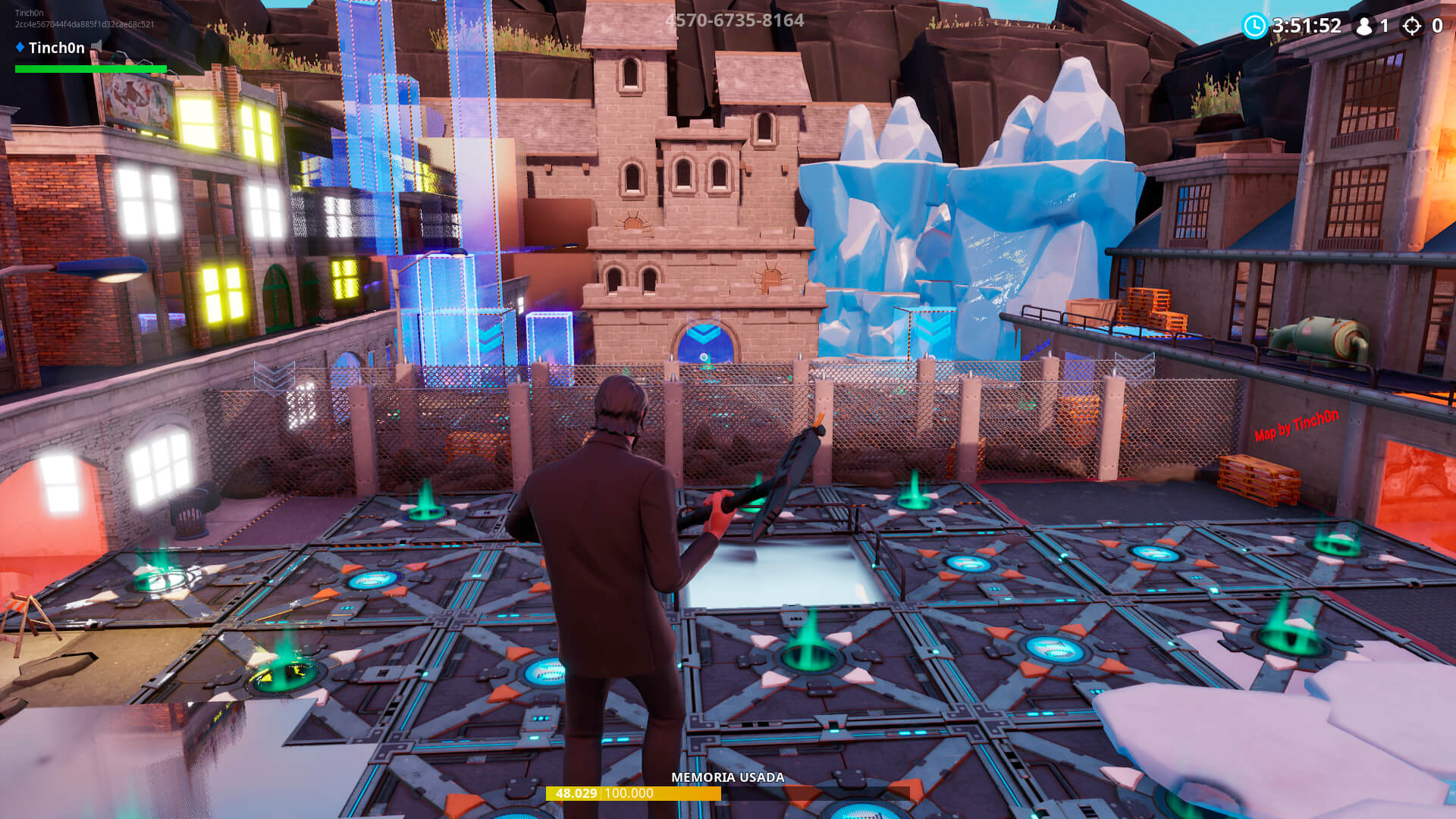Click the speaker icon beside Tinch0n
1456x819 pixels.
tap(97, 47)
